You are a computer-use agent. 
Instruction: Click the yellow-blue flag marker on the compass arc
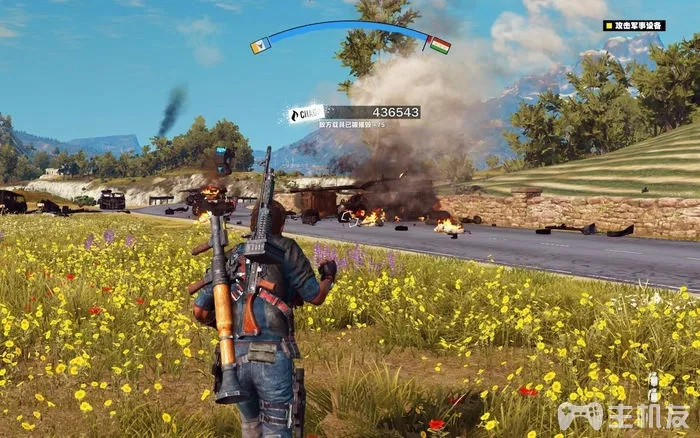(260, 45)
